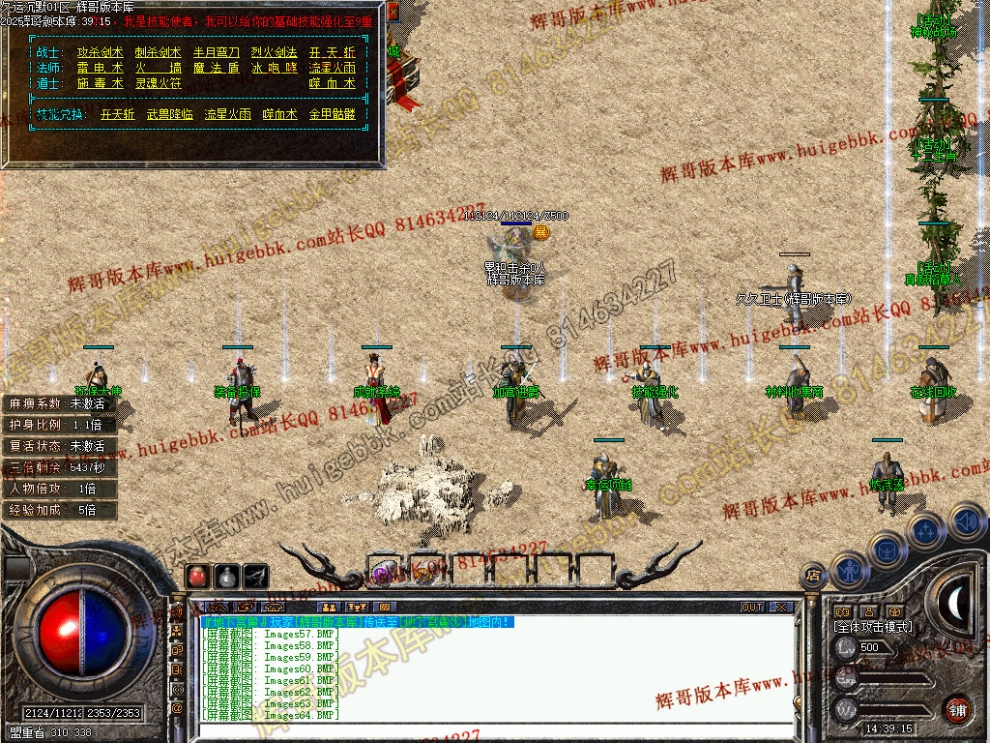Image resolution: width=990 pixels, height=743 pixels.
Task: Open the character status round icon
Action: [x=849, y=570]
